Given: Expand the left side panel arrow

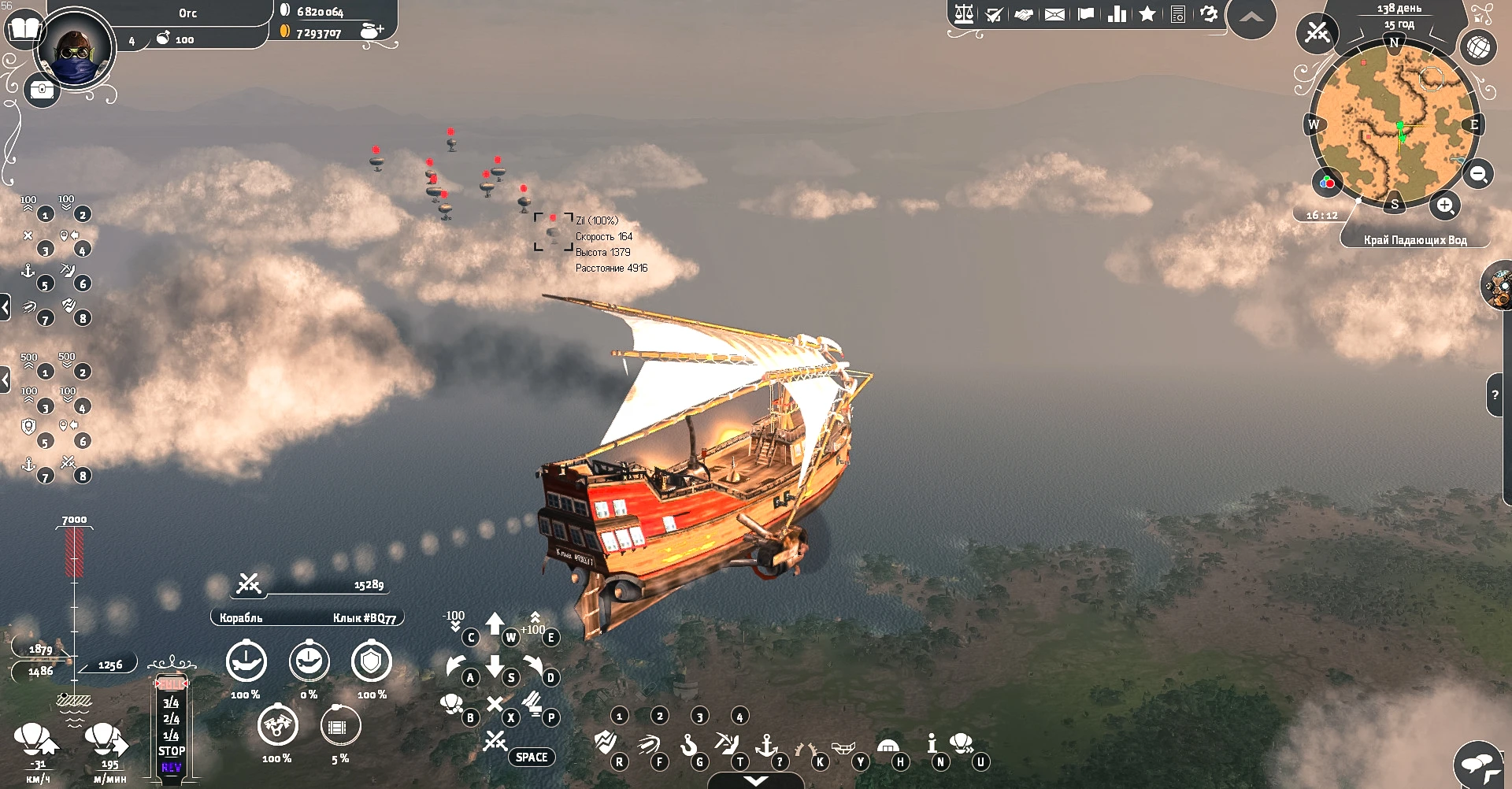Looking at the screenshot, I should [x=6, y=307].
